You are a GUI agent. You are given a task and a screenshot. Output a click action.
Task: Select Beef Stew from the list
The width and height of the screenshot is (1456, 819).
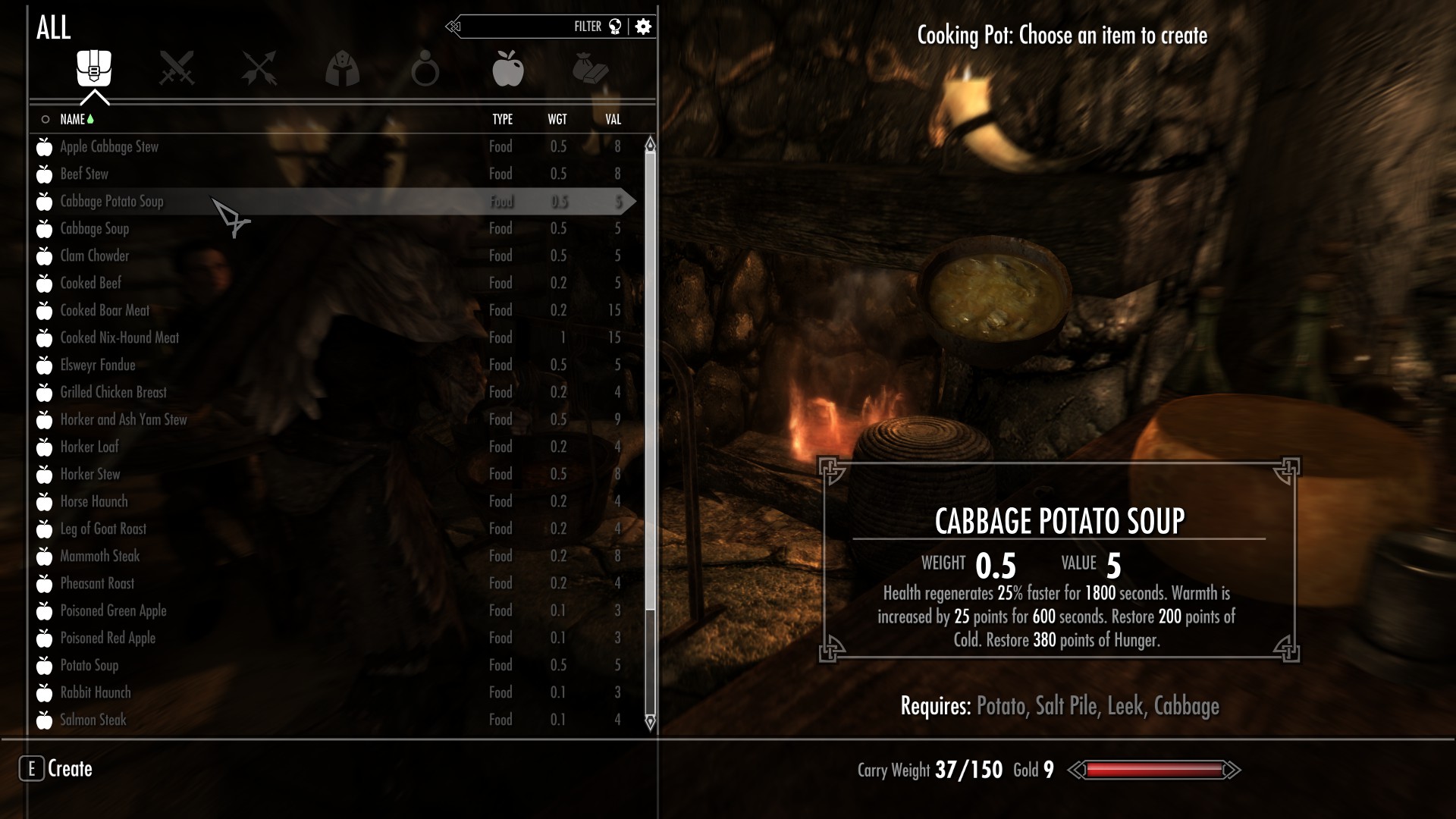tap(84, 174)
